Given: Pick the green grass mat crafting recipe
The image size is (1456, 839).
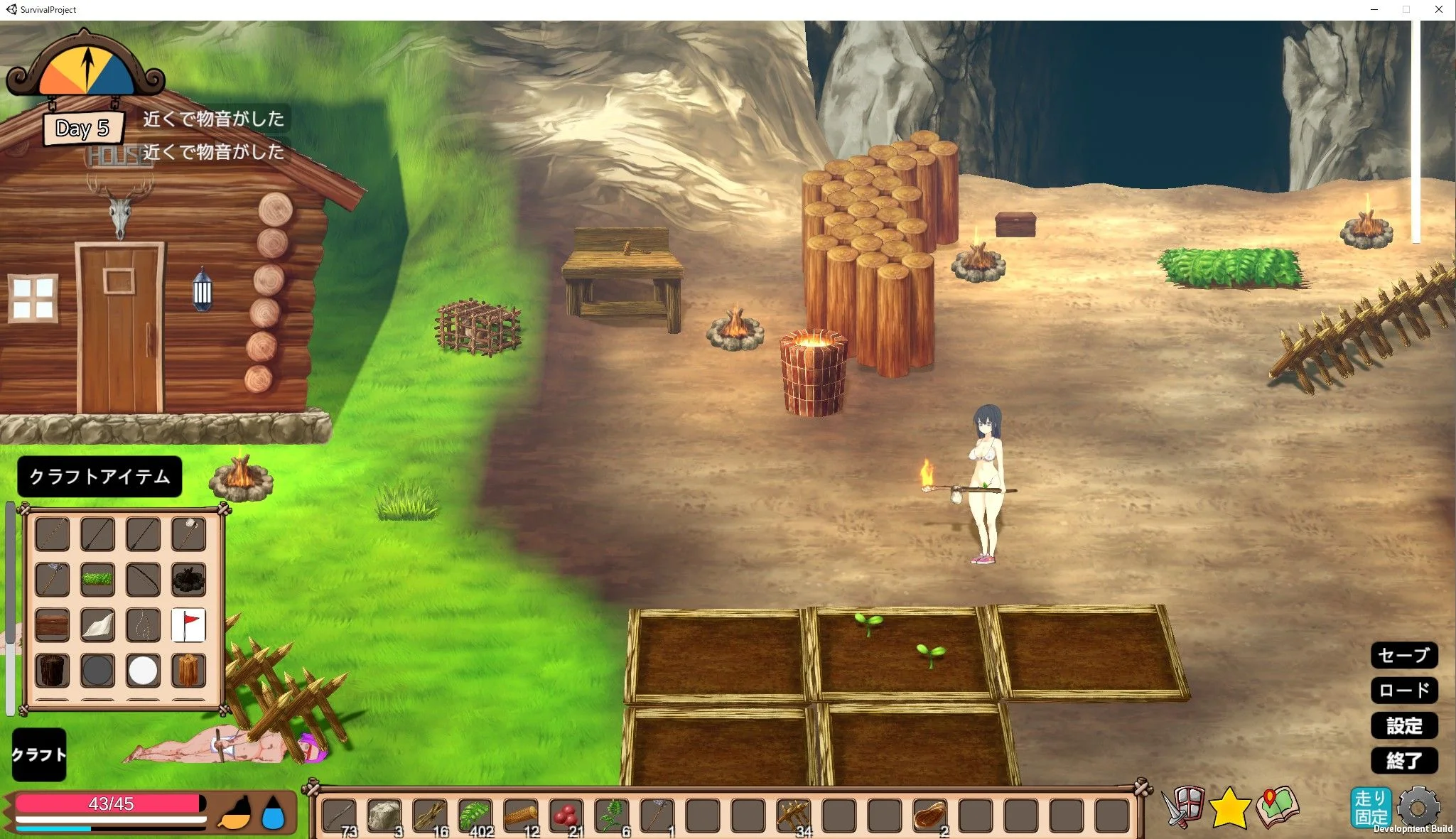Looking at the screenshot, I should (x=97, y=580).
